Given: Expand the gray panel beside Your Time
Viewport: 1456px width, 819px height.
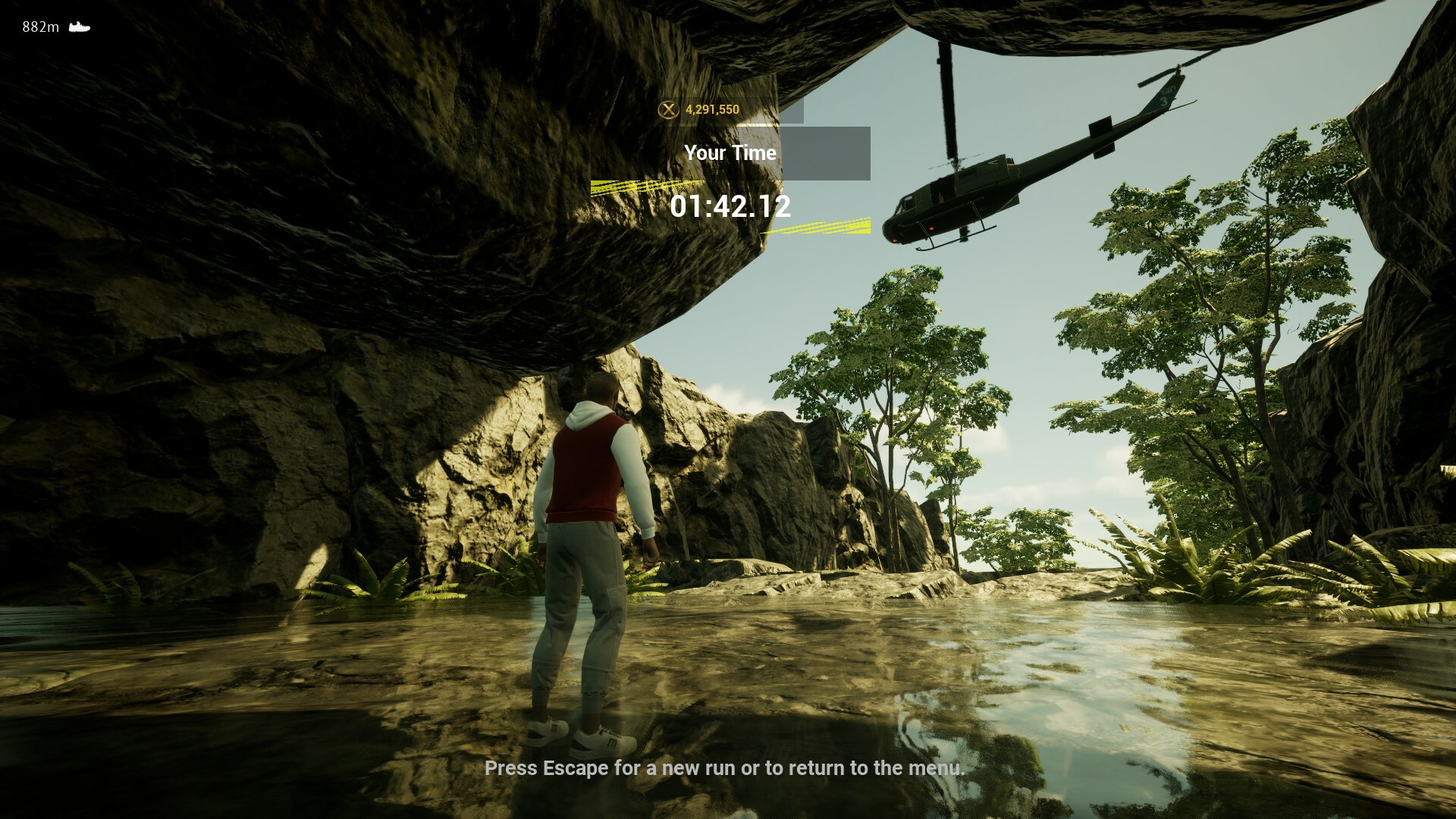Looking at the screenshot, I should [x=827, y=152].
